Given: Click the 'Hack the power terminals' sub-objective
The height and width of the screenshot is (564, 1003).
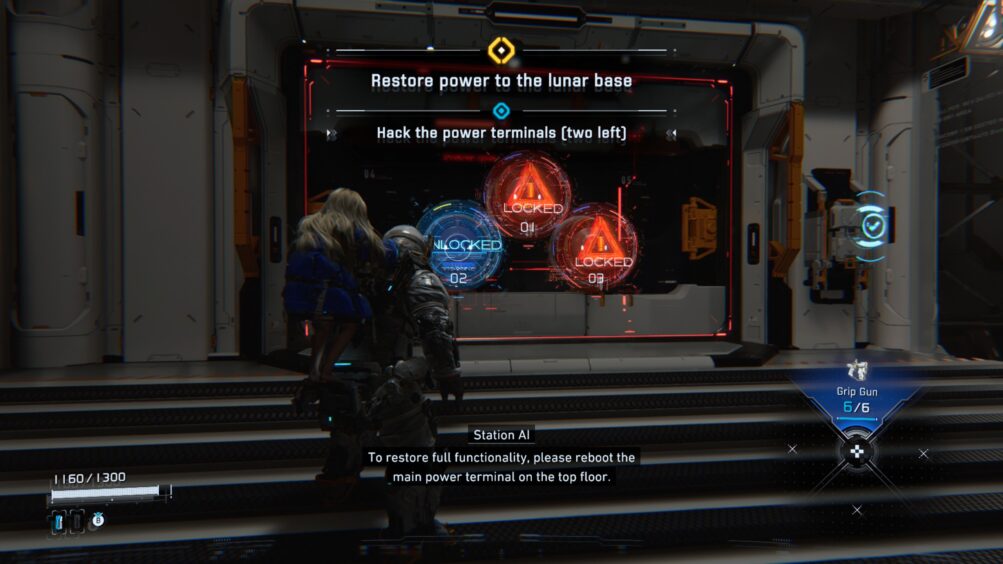Looking at the screenshot, I should click(x=501, y=133).
